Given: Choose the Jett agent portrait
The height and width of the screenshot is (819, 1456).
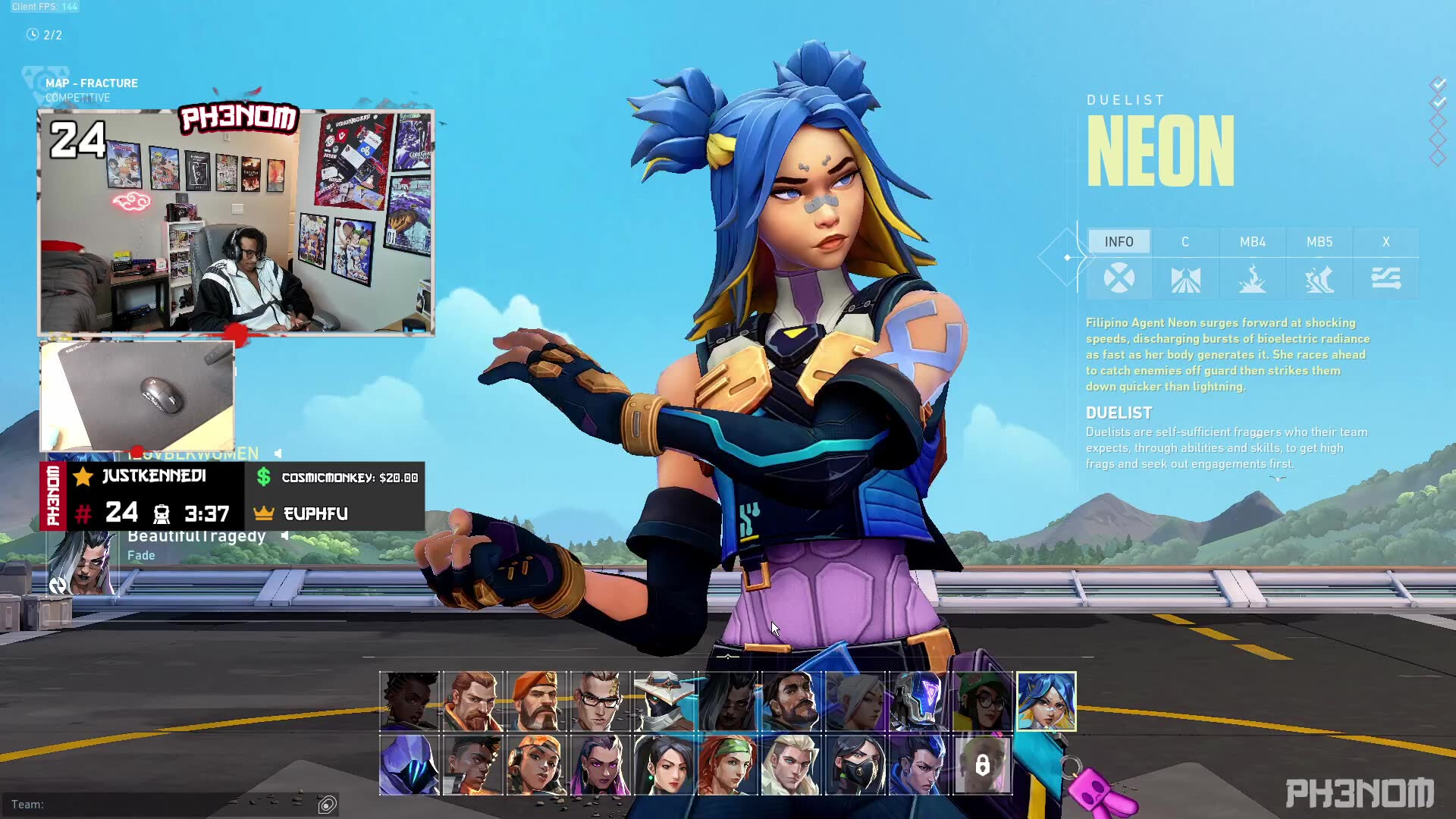Looking at the screenshot, I should (x=855, y=701).
